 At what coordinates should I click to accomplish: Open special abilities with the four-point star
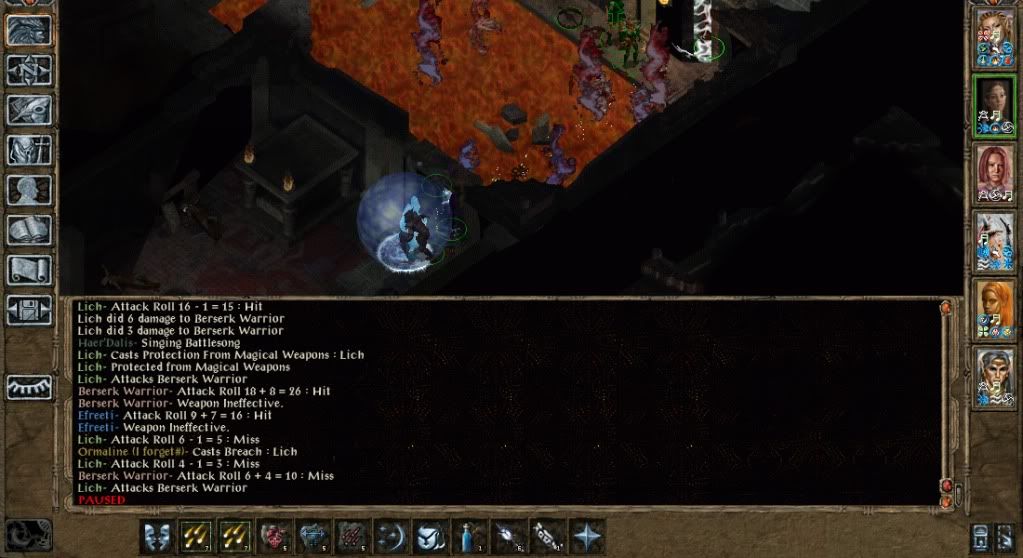tap(587, 536)
